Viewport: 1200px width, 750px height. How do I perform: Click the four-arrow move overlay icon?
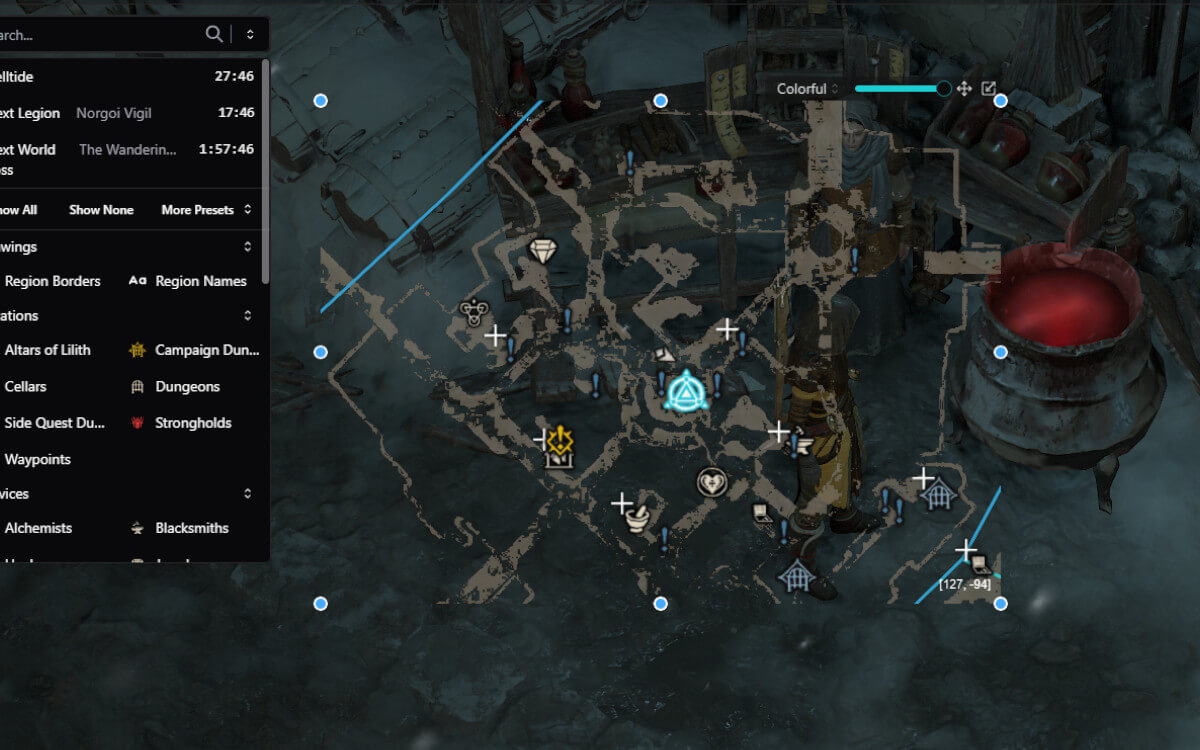964,89
